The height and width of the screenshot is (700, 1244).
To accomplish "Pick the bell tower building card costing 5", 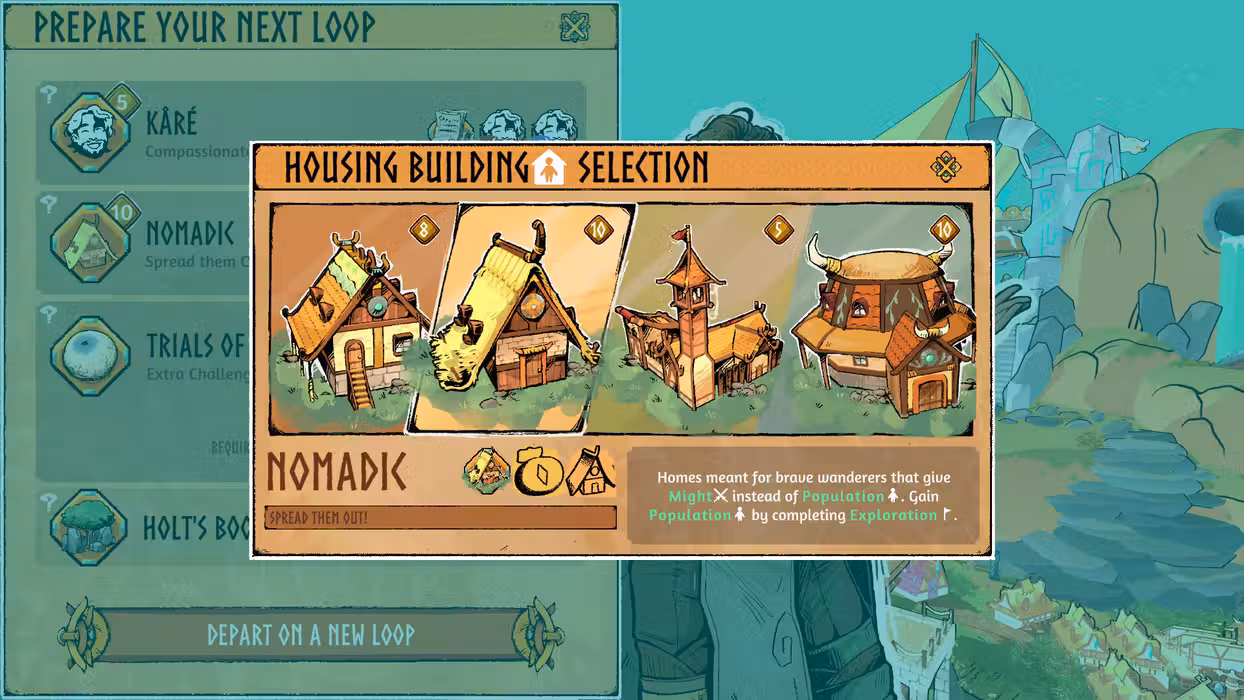I will click(700, 320).
